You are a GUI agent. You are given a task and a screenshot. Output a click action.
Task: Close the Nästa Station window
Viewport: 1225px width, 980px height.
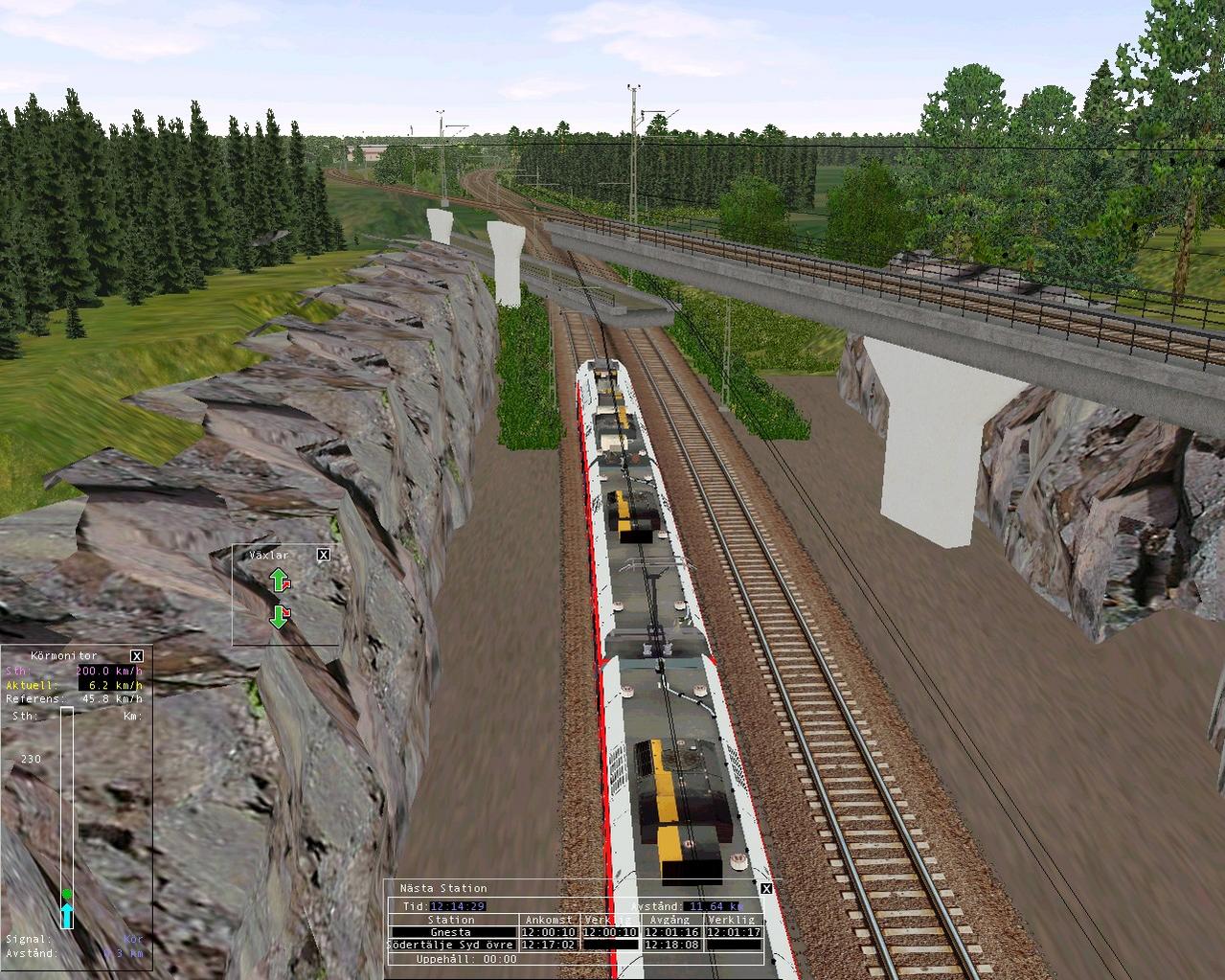766,889
